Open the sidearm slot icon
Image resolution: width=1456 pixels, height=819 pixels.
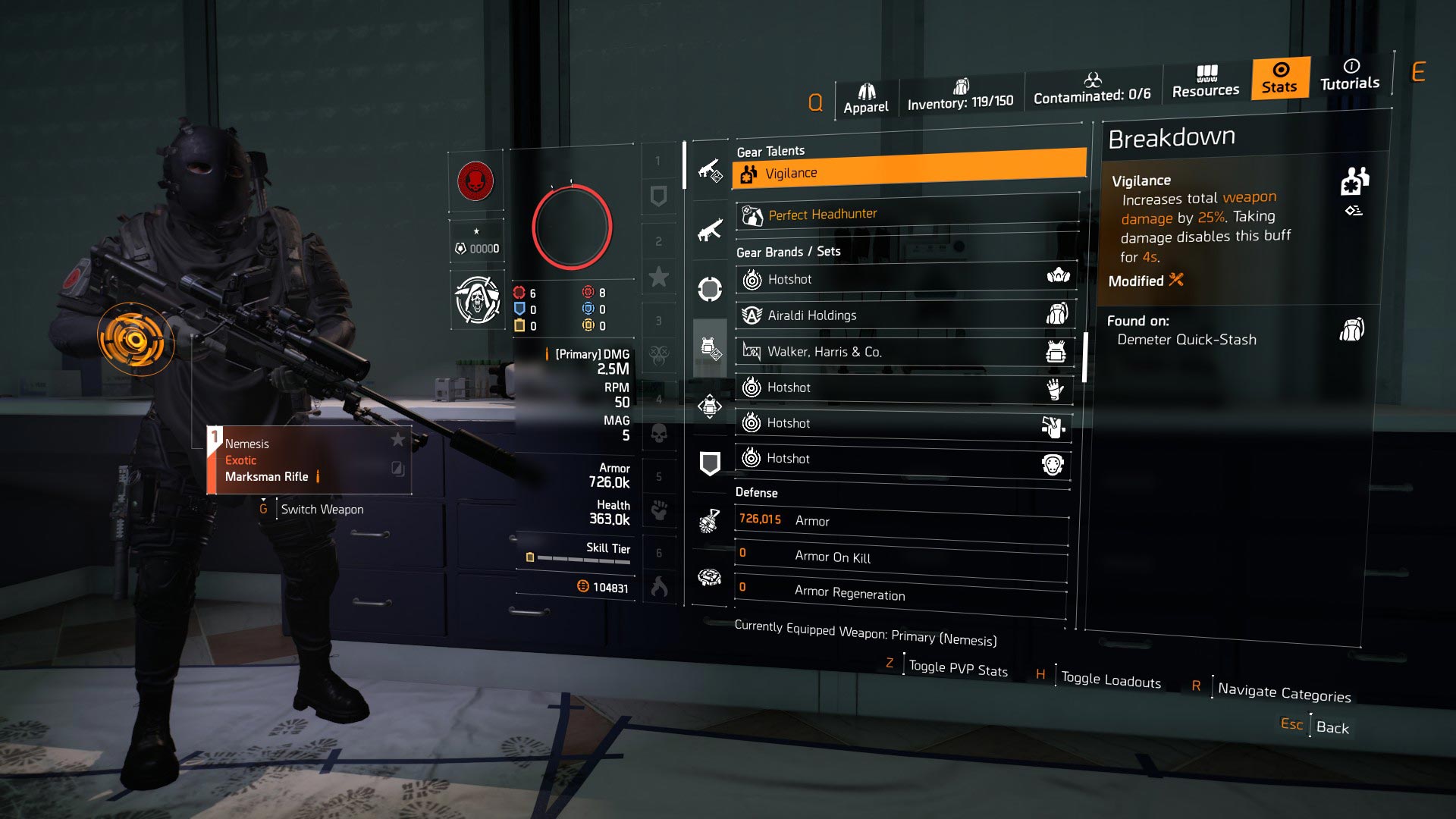point(709,289)
